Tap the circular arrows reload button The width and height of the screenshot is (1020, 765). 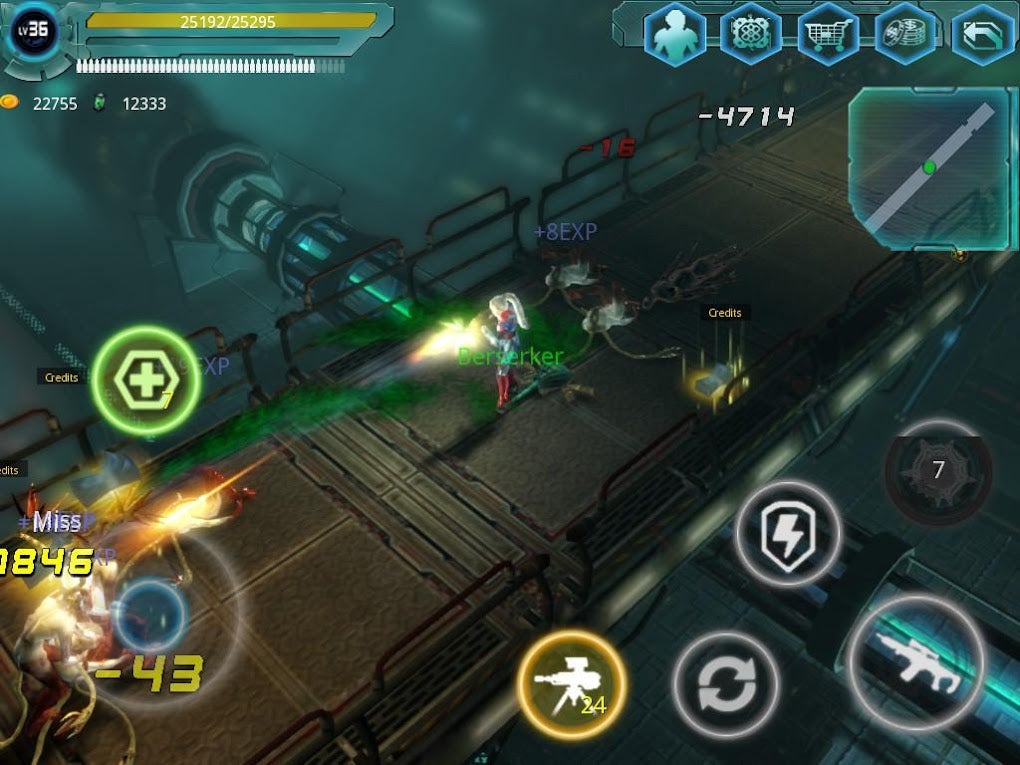coord(725,686)
